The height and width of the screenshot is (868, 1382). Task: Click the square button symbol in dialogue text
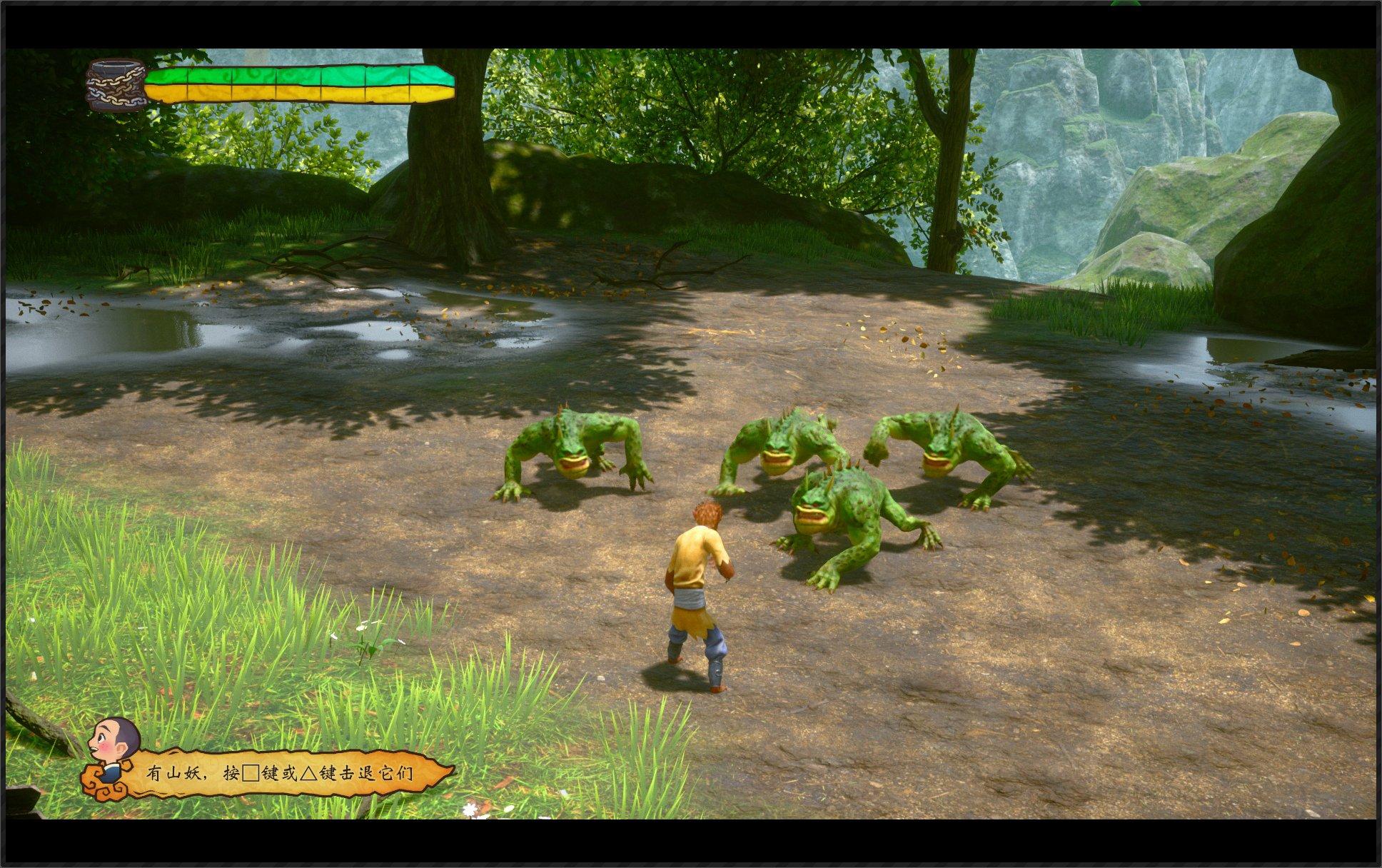[x=251, y=773]
